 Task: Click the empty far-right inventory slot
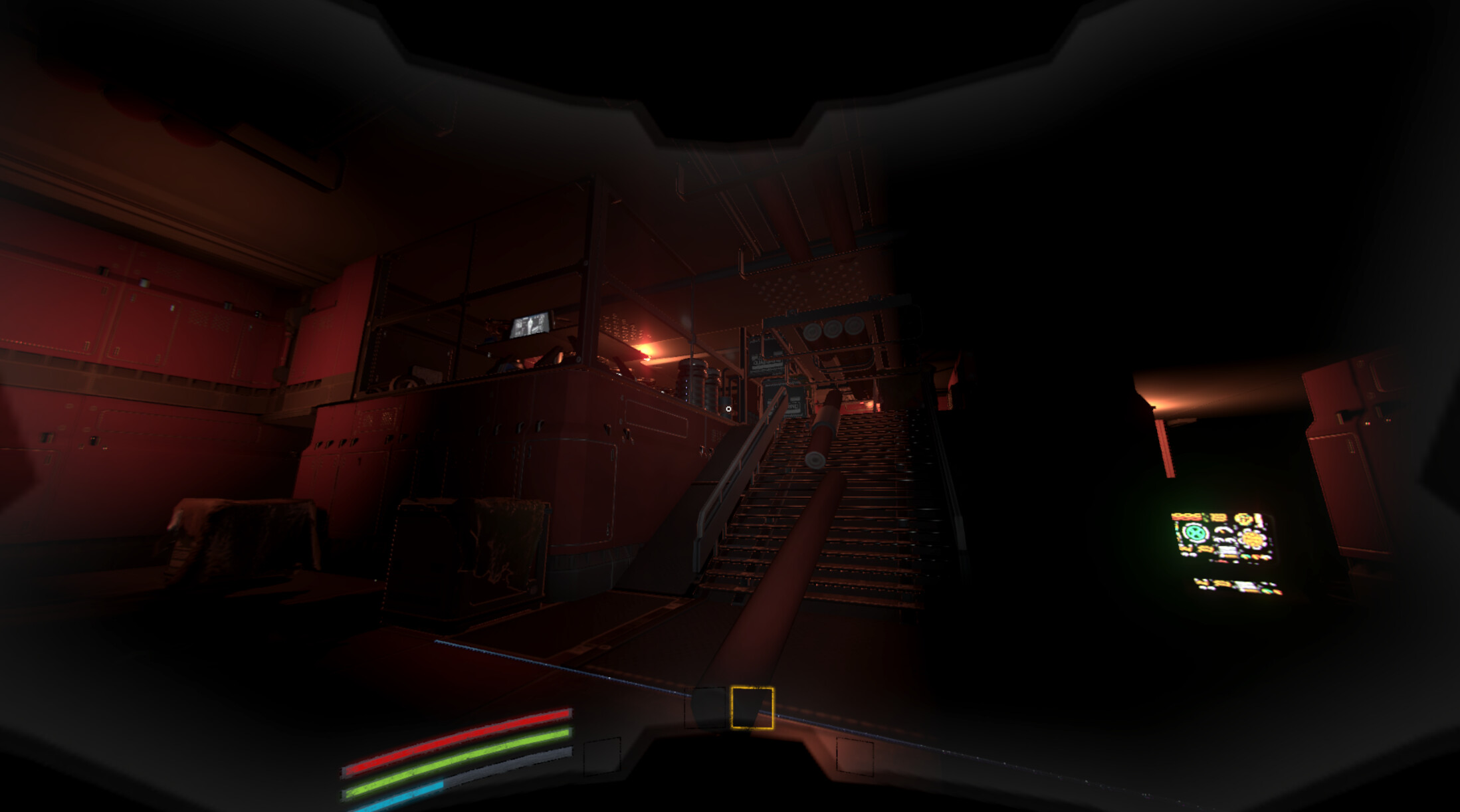pyautogui.click(x=855, y=755)
